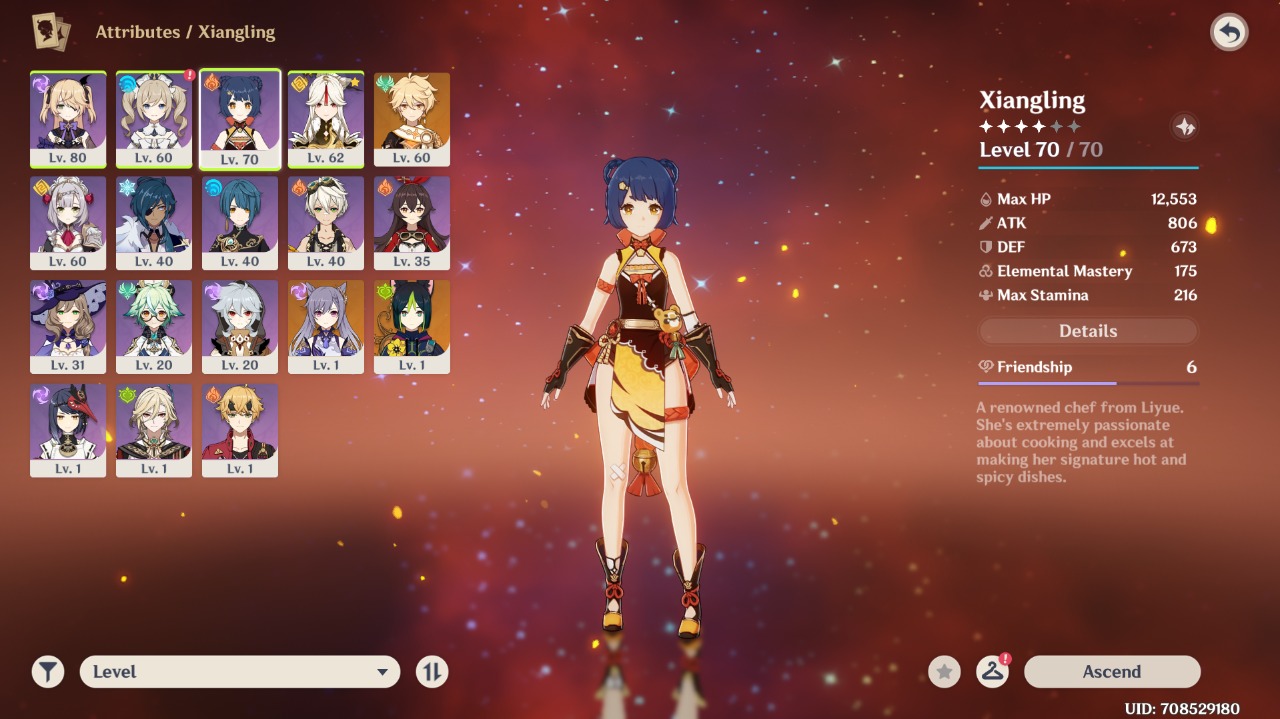Open the constellation sparkle icon beside Xiangling
The image size is (1280, 719).
coord(1184,127)
